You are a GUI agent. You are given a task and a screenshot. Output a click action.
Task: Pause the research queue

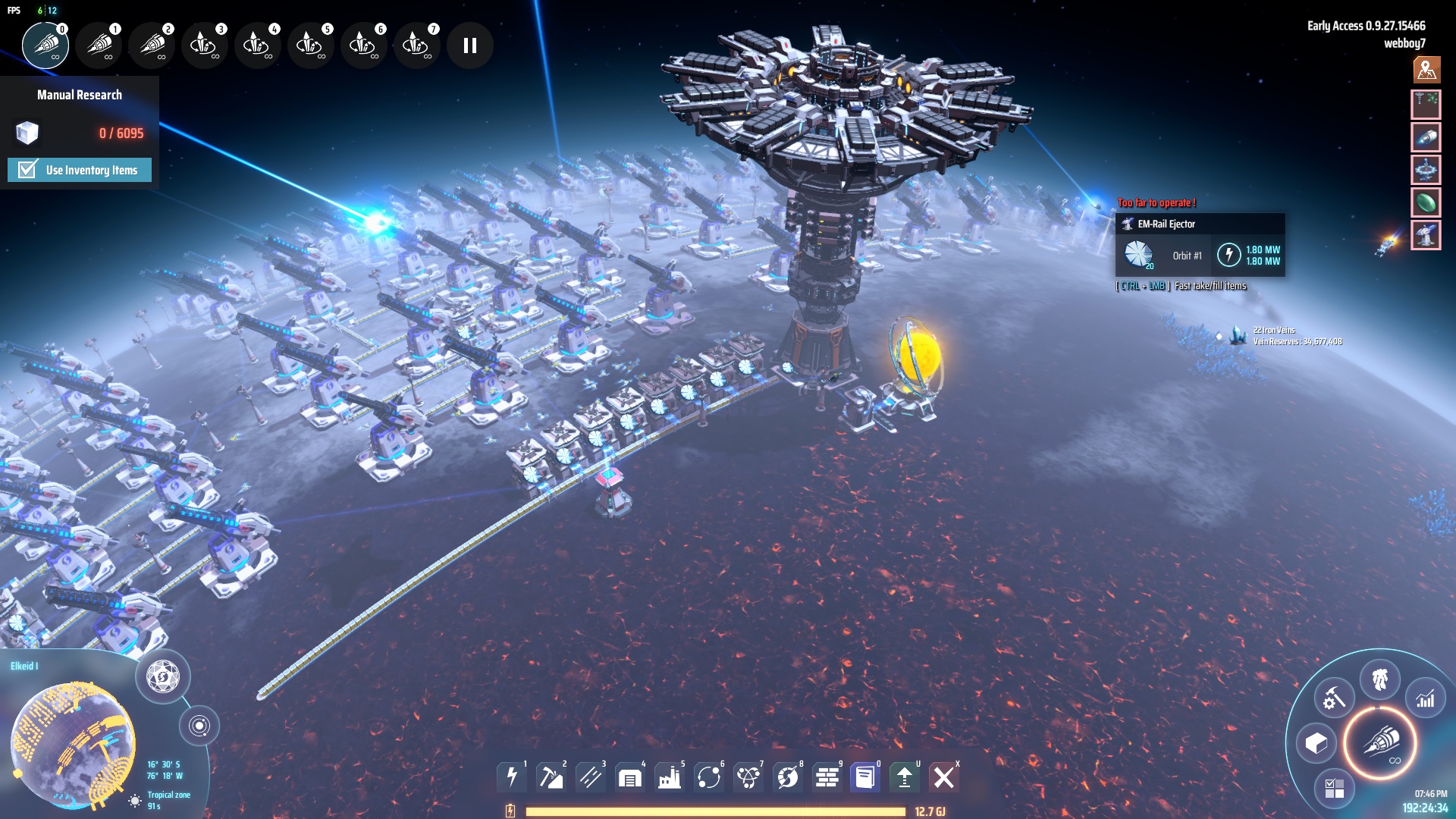pyautogui.click(x=470, y=45)
